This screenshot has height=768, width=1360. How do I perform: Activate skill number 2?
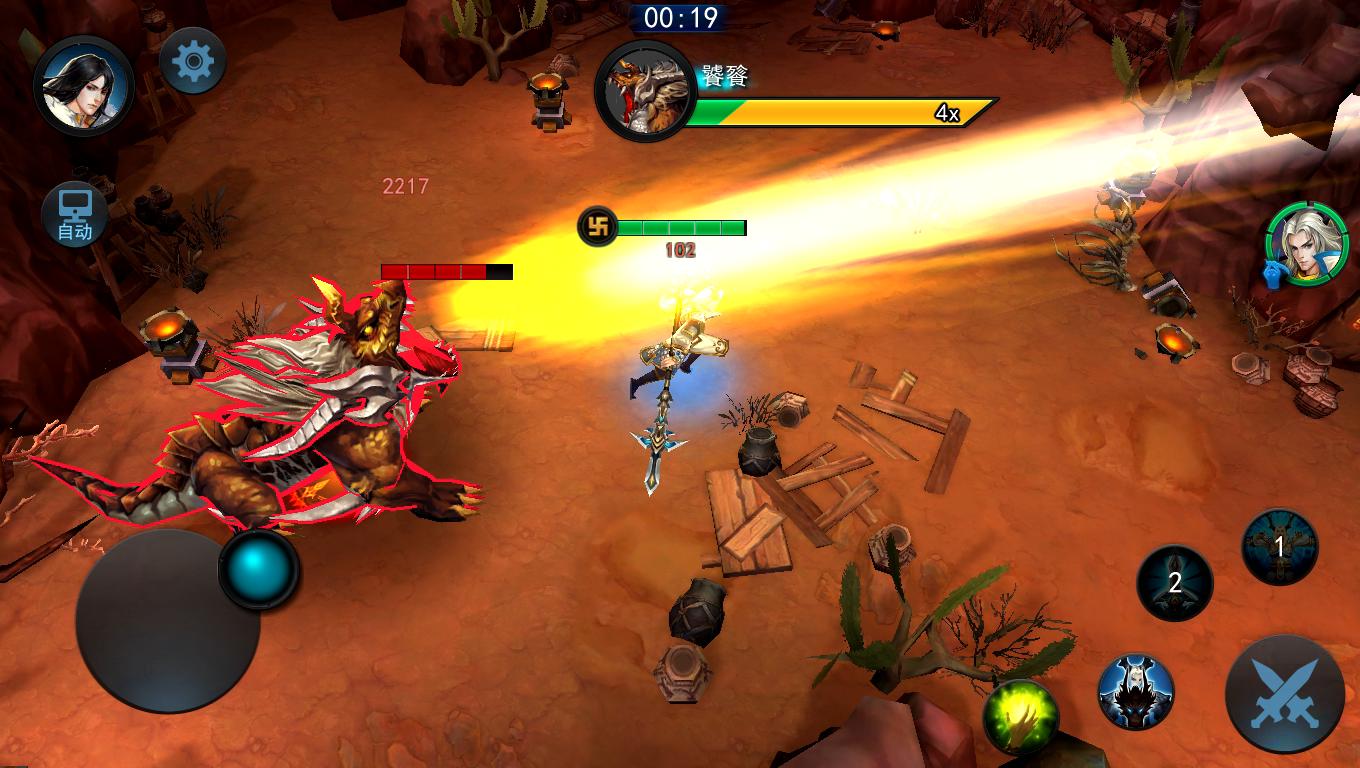[x=1175, y=582]
